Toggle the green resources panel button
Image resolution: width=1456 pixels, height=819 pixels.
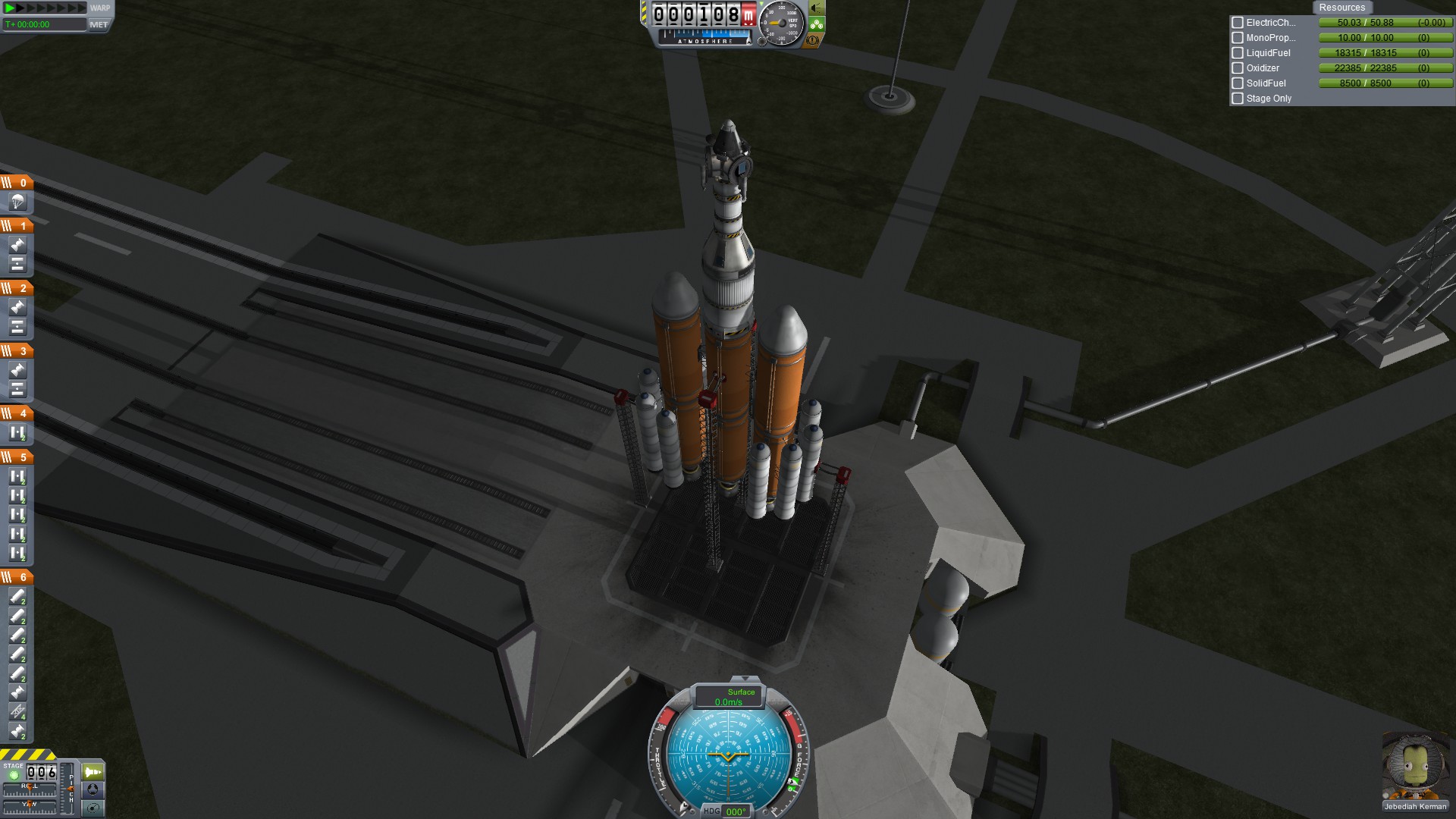[x=817, y=24]
